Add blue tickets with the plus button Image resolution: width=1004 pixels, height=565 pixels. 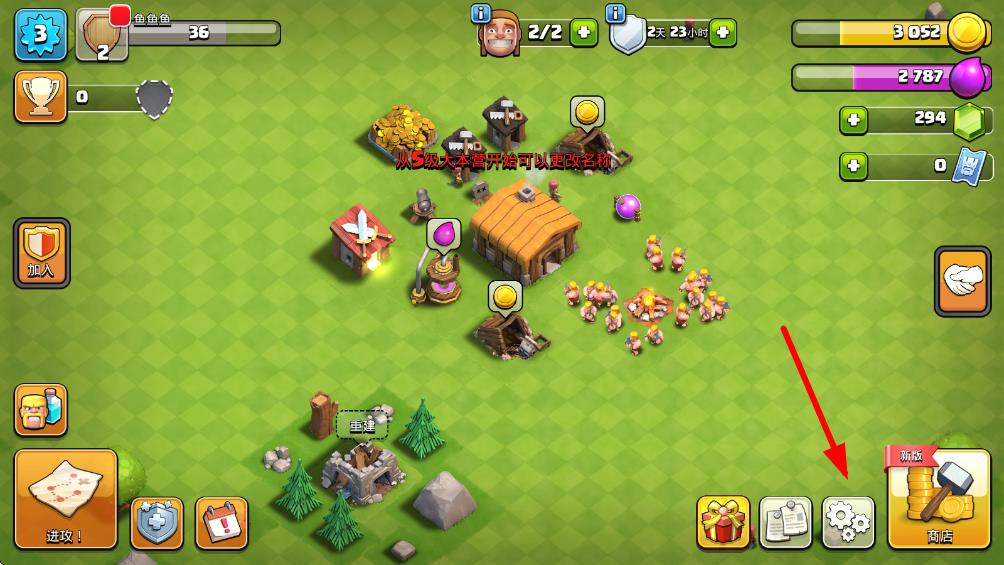(x=854, y=166)
